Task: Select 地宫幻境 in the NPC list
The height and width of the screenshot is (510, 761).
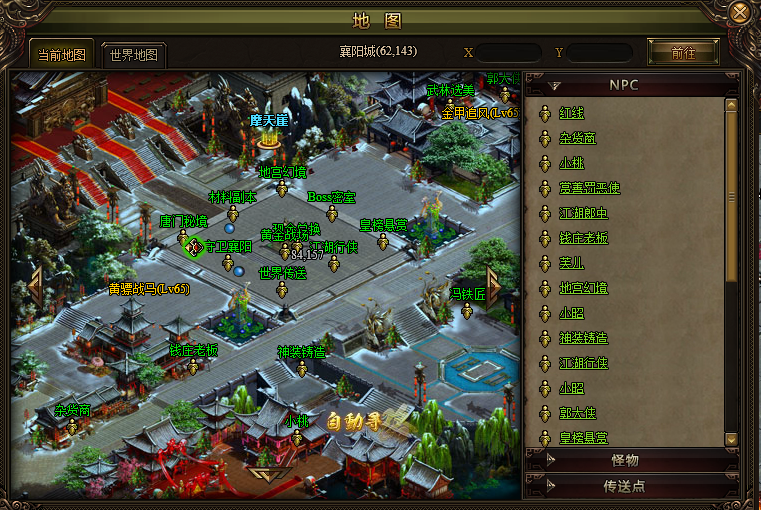Action: tap(583, 288)
